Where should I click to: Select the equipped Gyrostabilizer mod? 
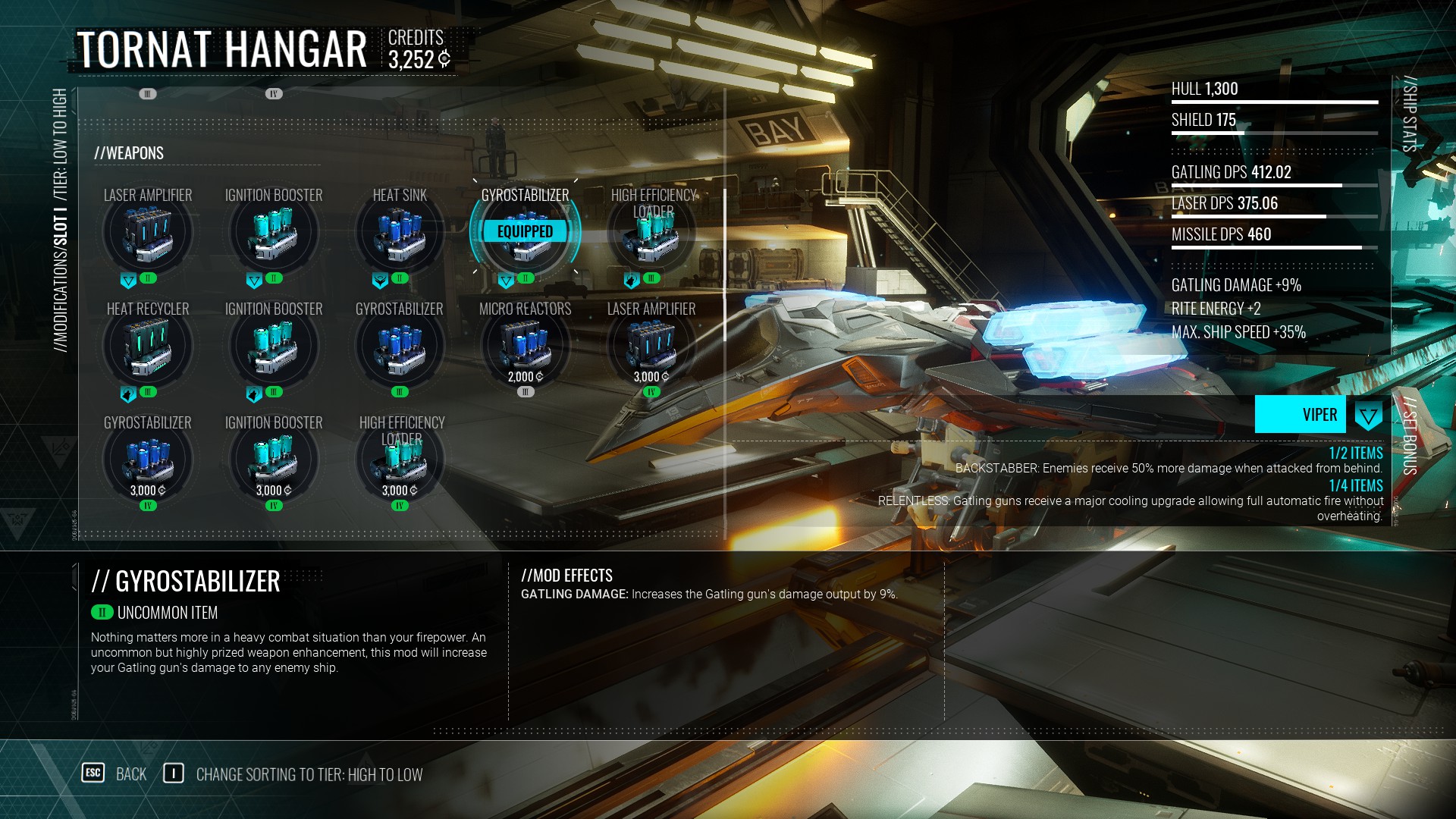[525, 232]
